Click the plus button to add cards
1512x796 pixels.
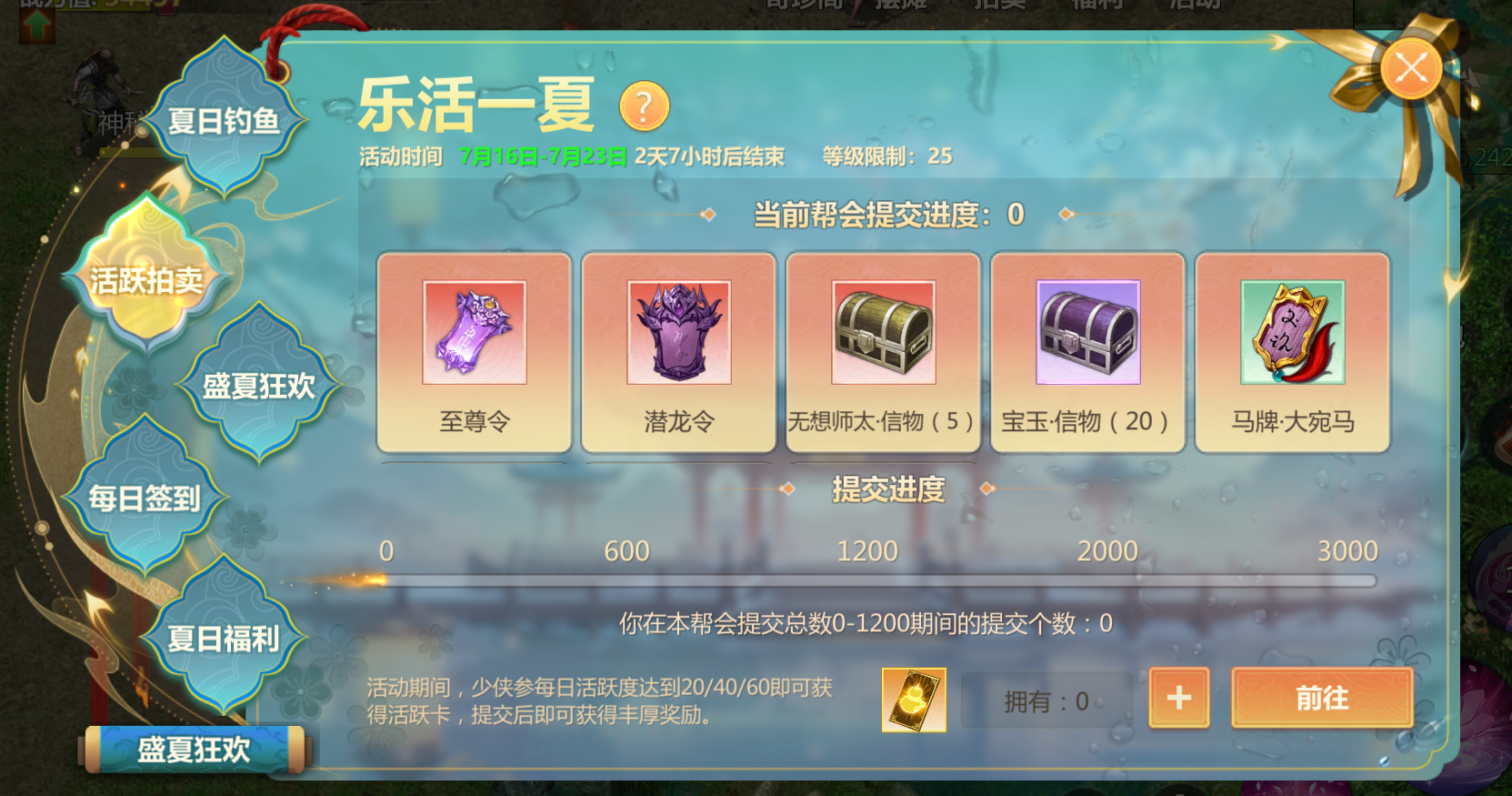1178,700
